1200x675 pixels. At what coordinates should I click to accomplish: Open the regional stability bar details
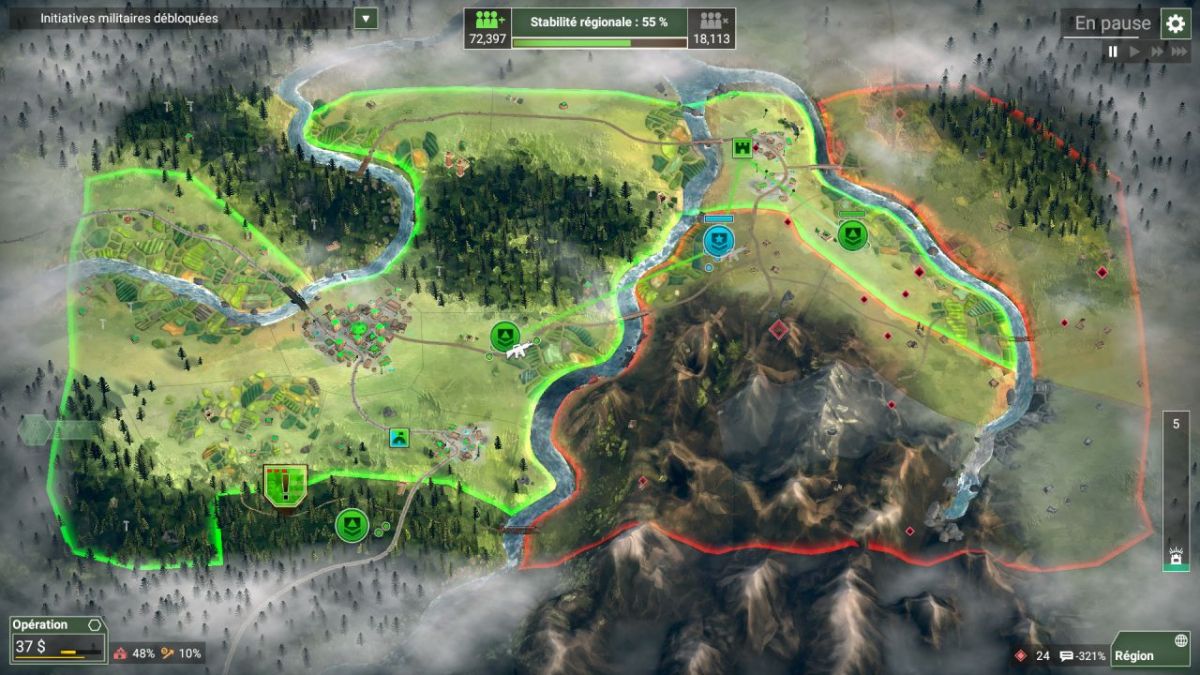pos(599,28)
